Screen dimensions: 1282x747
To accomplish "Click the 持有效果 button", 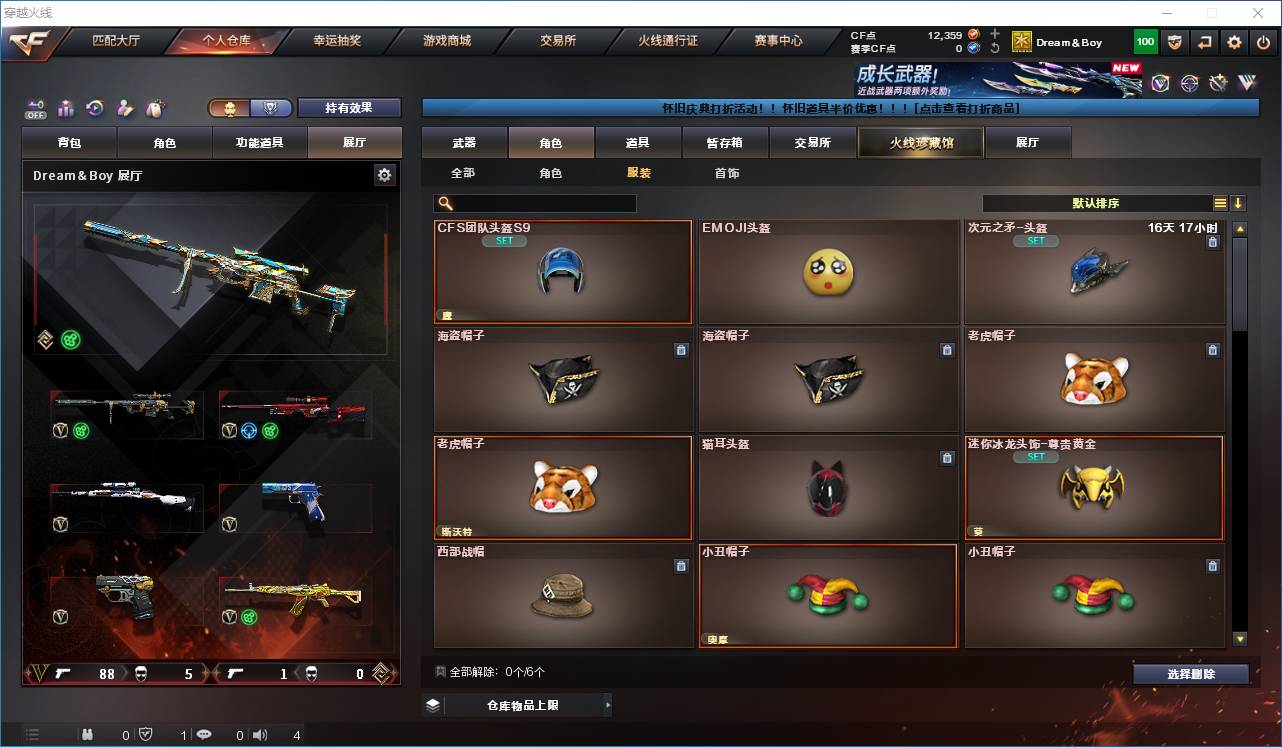I will 349,107.
